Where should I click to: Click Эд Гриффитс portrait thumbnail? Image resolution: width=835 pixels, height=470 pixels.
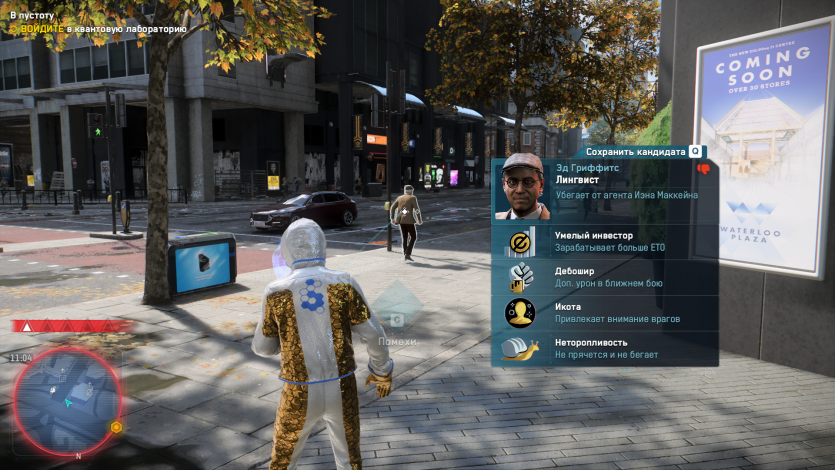tap(523, 186)
